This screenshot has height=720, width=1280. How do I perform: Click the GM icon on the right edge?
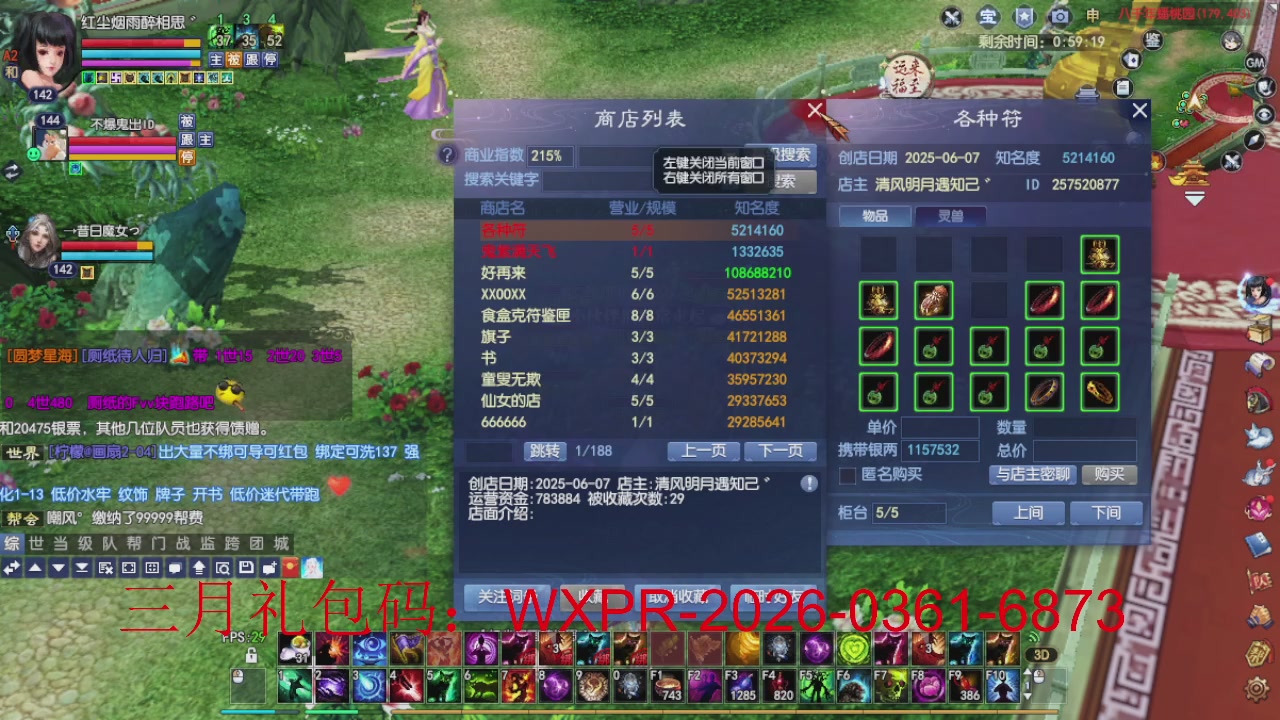[1254, 61]
